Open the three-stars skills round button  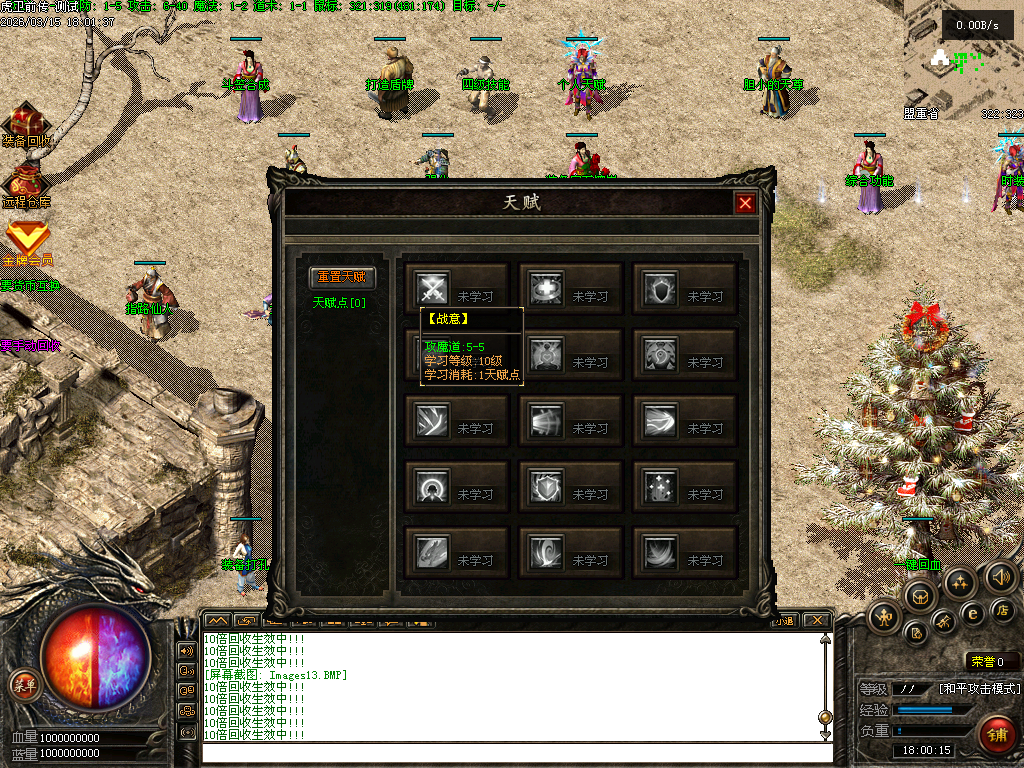(x=960, y=583)
